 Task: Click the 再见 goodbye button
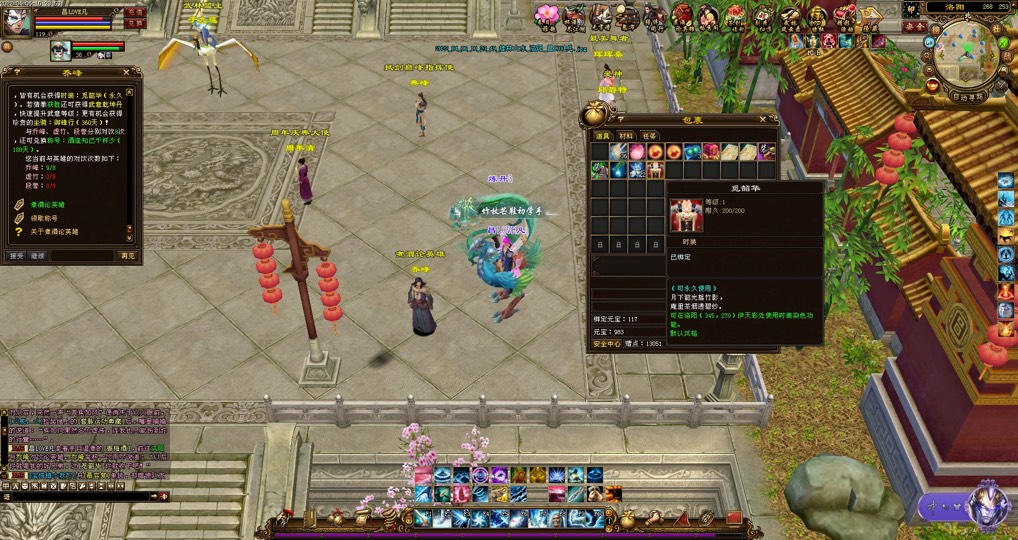[x=127, y=256]
